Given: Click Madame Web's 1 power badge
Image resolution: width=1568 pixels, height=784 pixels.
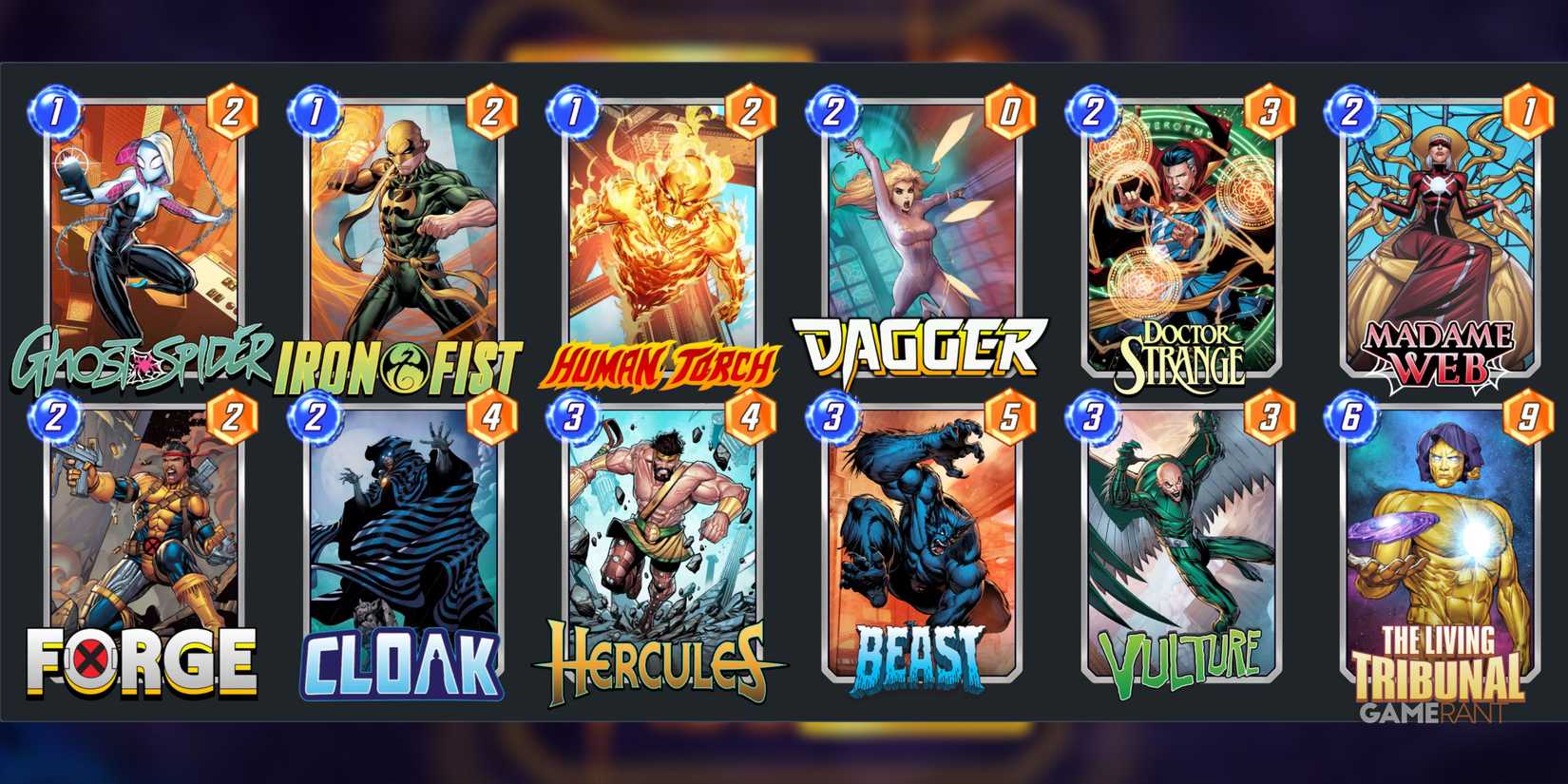Looking at the screenshot, I should click(x=1528, y=110).
